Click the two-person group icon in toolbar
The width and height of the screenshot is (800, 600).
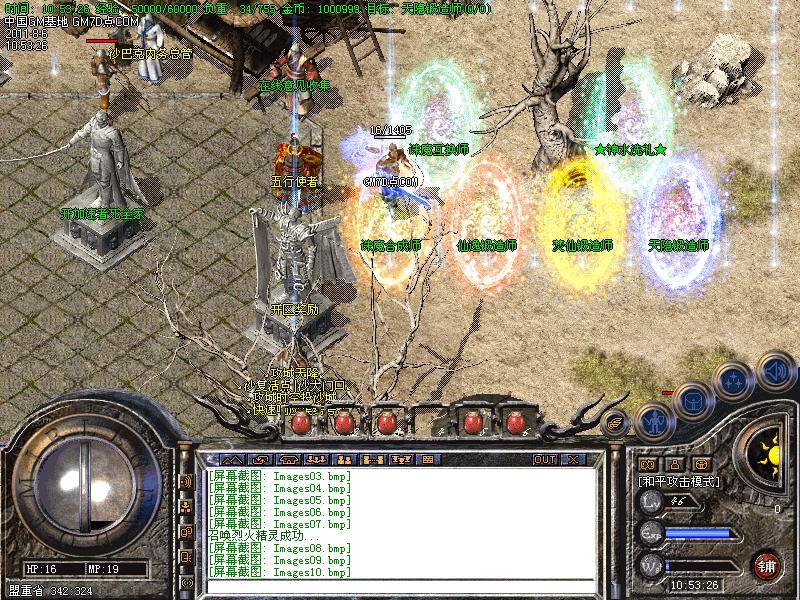pyautogui.click(x=343, y=459)
